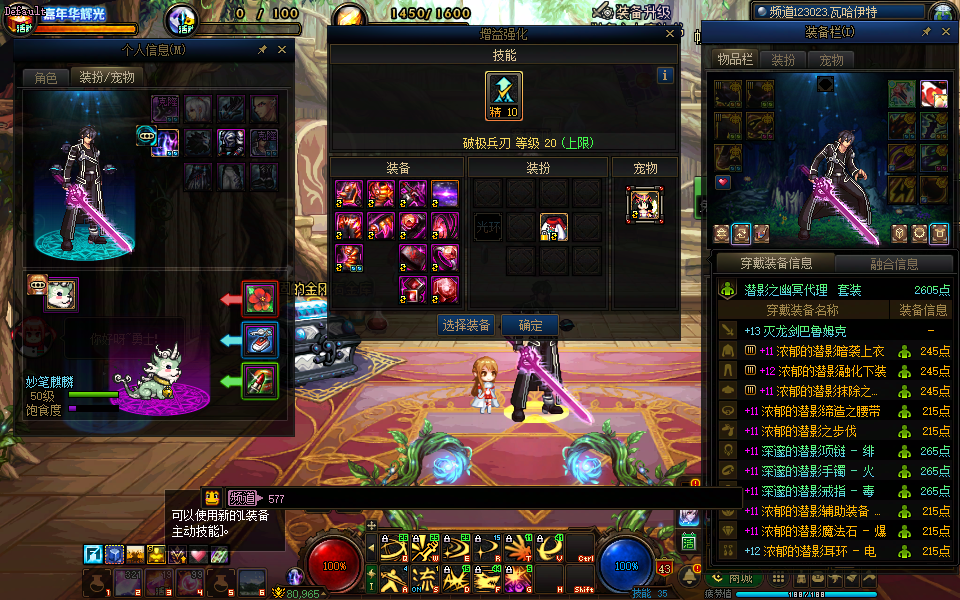Show the 穿戴装备信息 worn equipment tab

pos(776,264)
